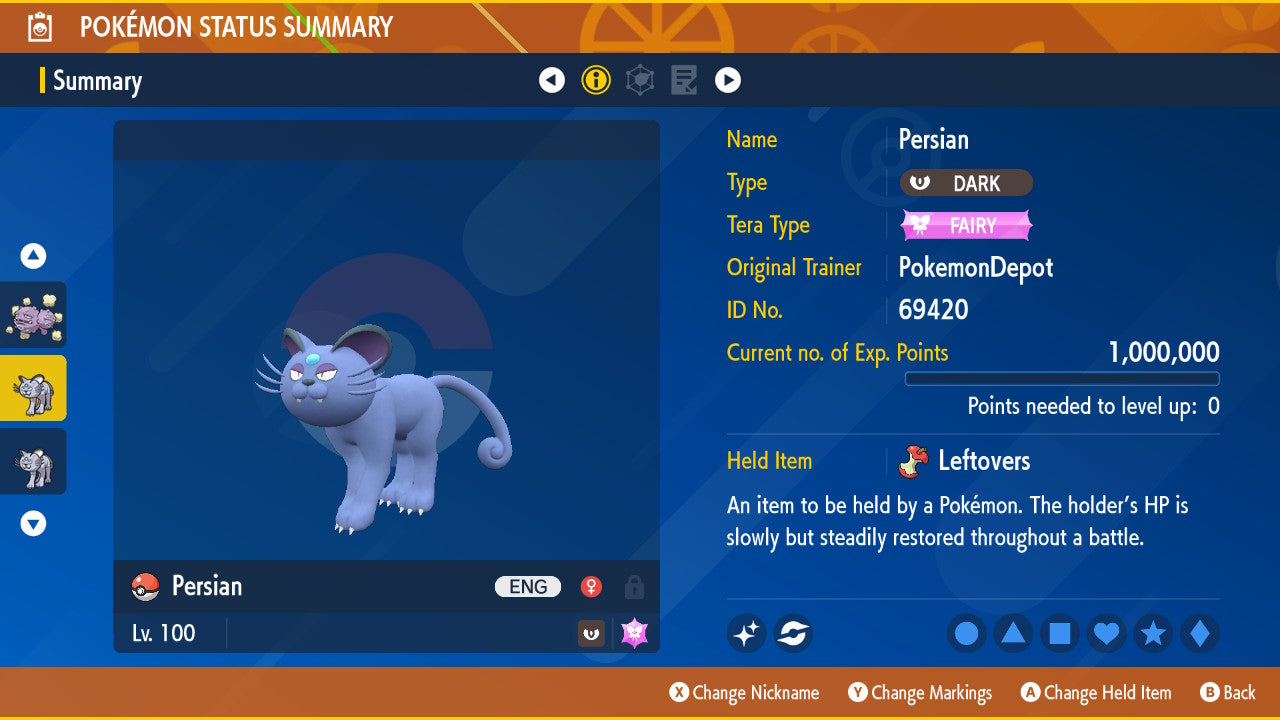1280x720 pixels.
Task: Toggle the diamond marking
Action: pyautogui.click(x=1200, y=633)
